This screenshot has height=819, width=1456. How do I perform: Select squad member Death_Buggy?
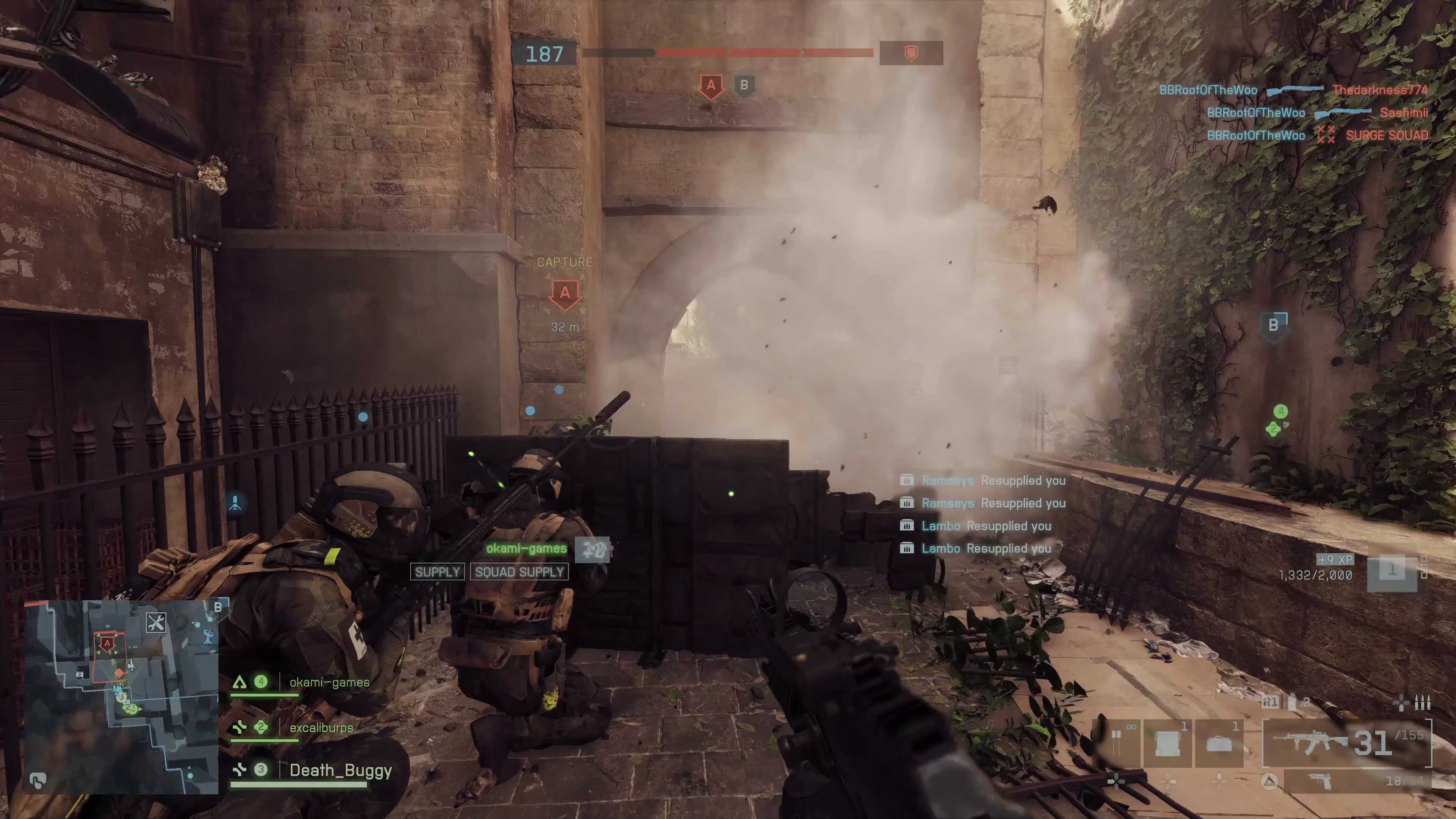click(x=340, y=770)
